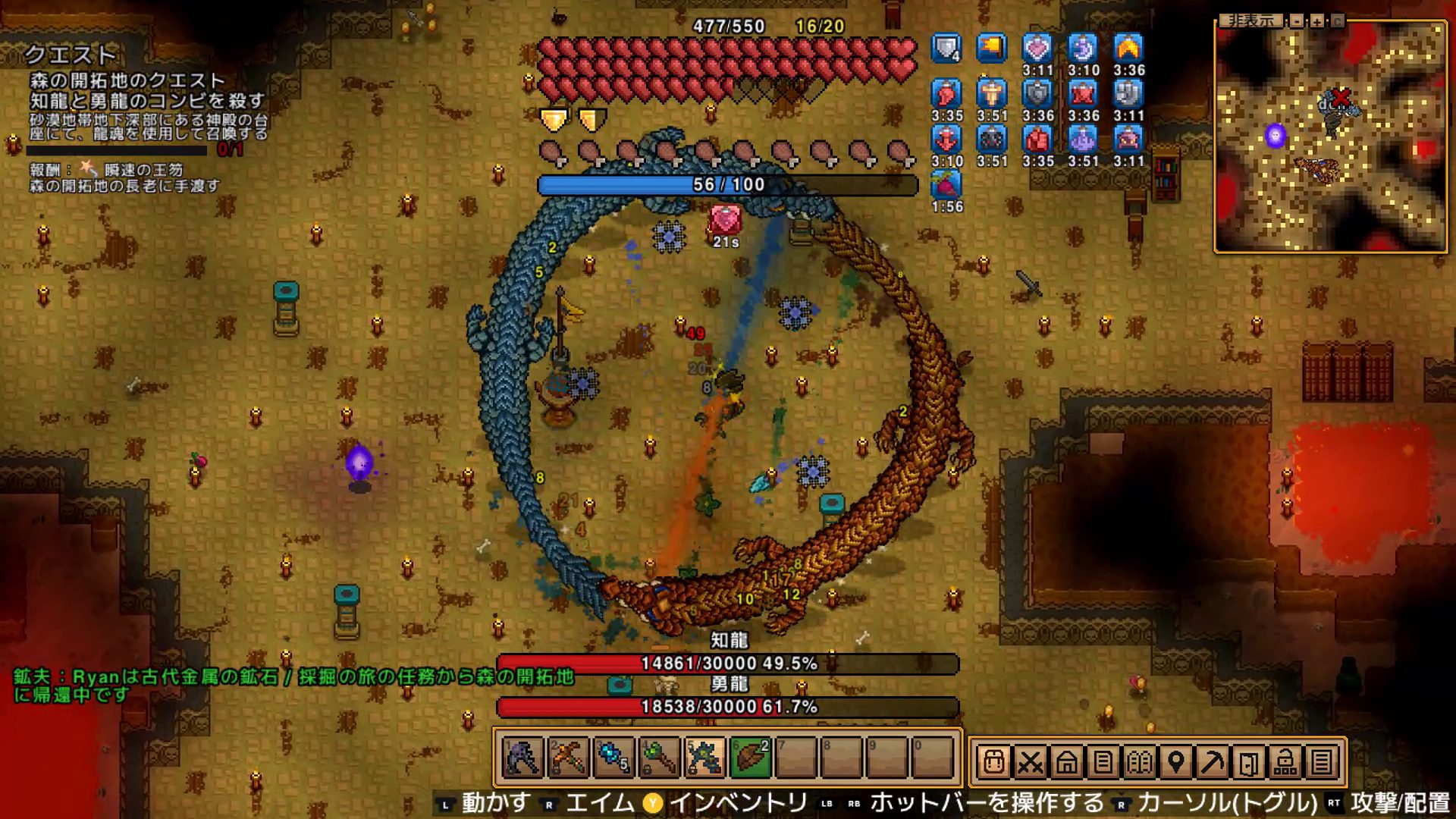
Task: Choose the blue crystal item with count 5
Action: [x=614, y=758]
